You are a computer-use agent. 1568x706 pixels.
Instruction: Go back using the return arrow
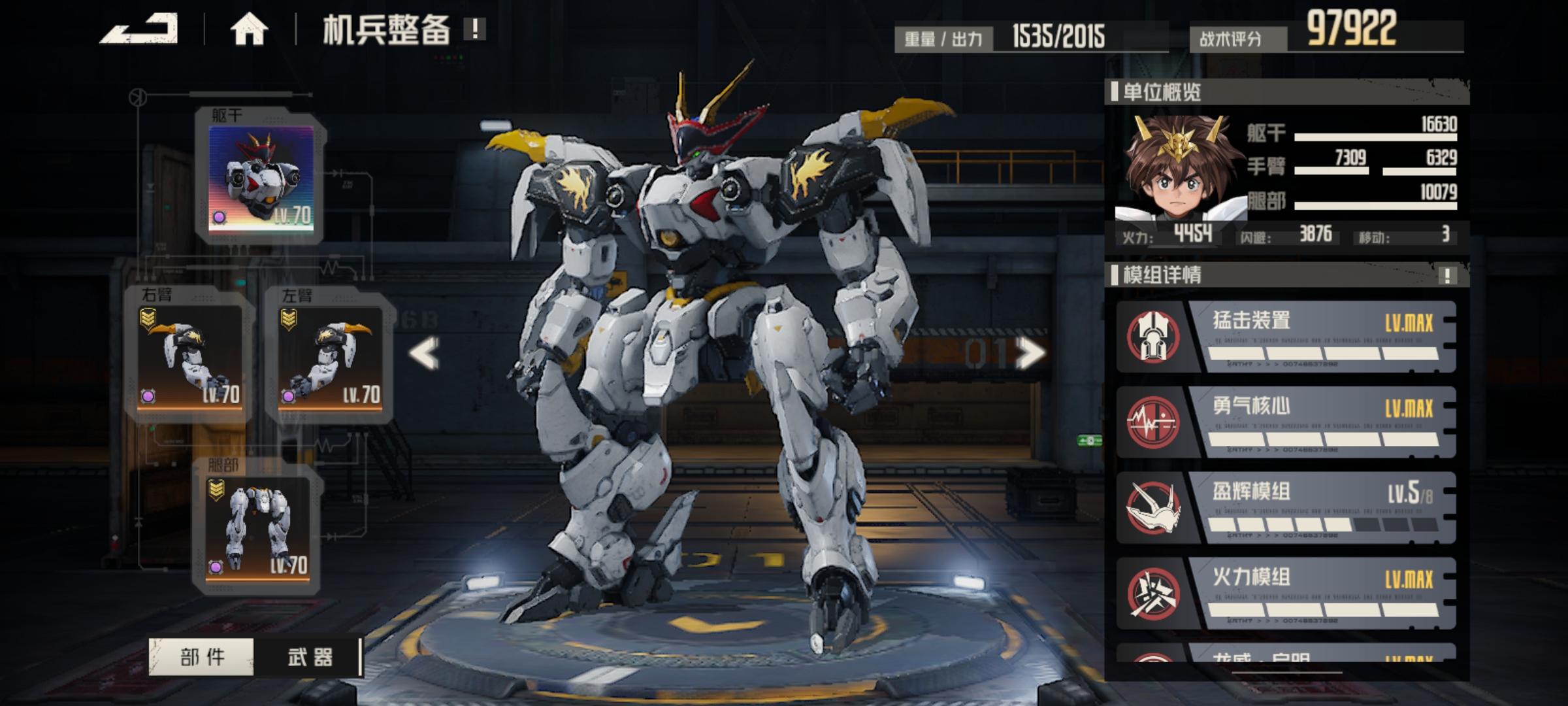(139, 29)
